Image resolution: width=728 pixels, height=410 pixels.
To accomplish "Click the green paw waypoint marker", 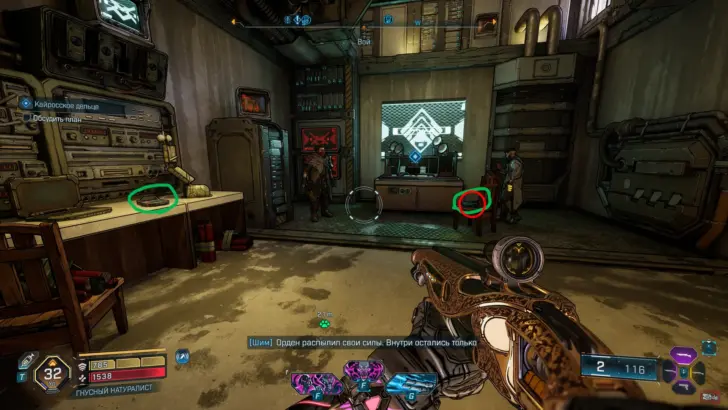I will [325, 323].
